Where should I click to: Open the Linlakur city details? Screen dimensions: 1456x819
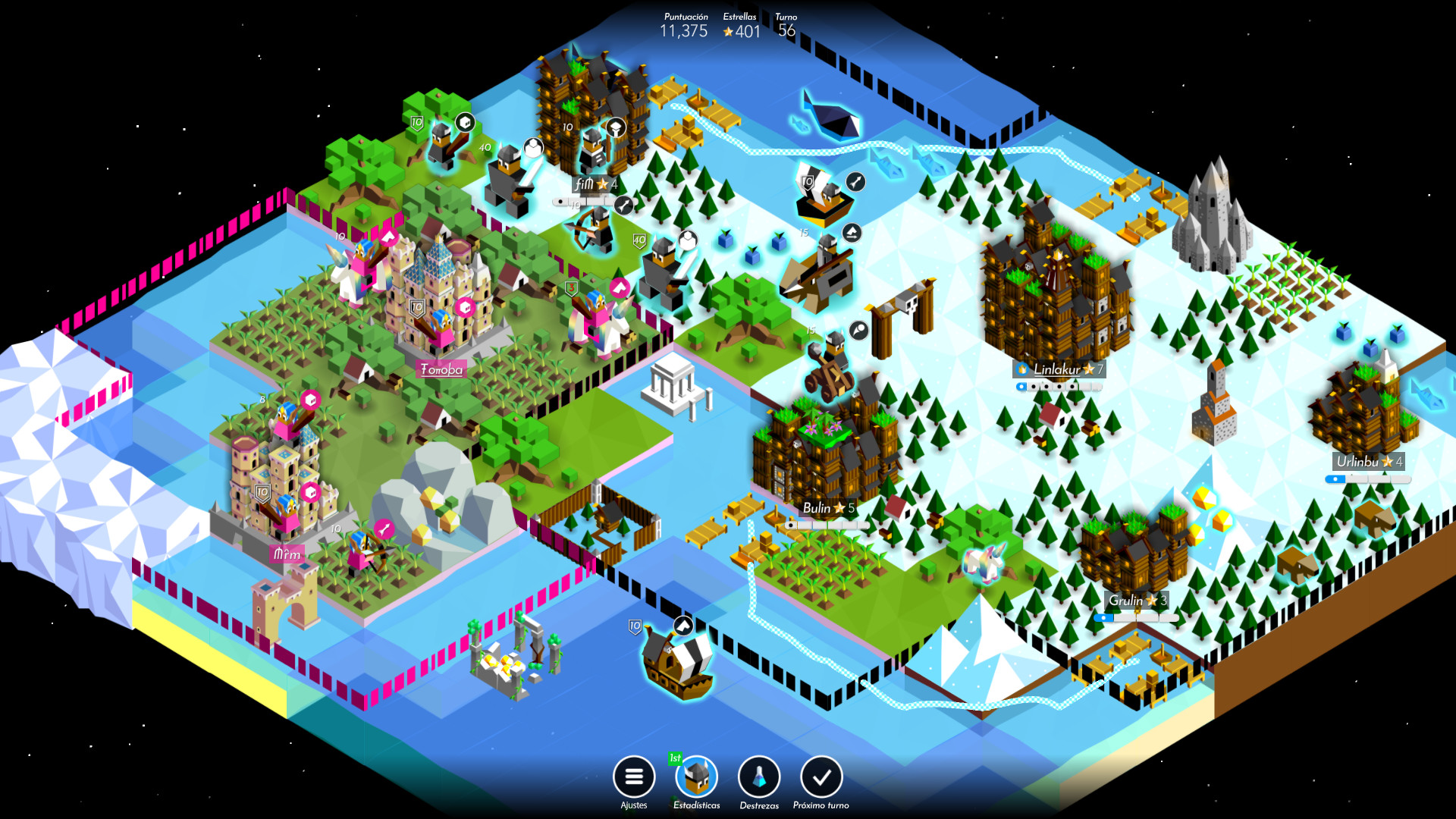(x=1059, y=369)
